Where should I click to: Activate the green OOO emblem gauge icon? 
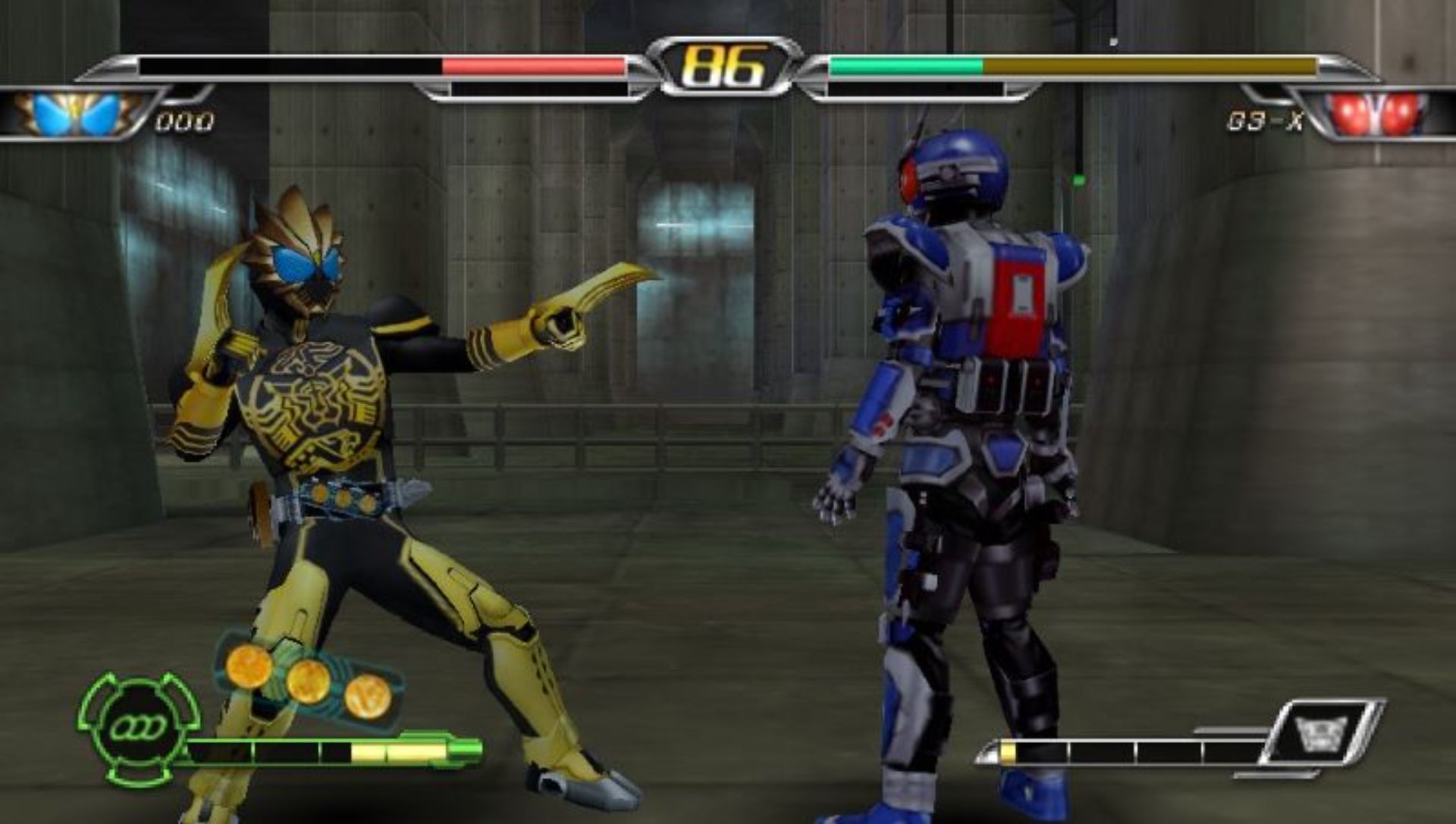click(139, 728)
